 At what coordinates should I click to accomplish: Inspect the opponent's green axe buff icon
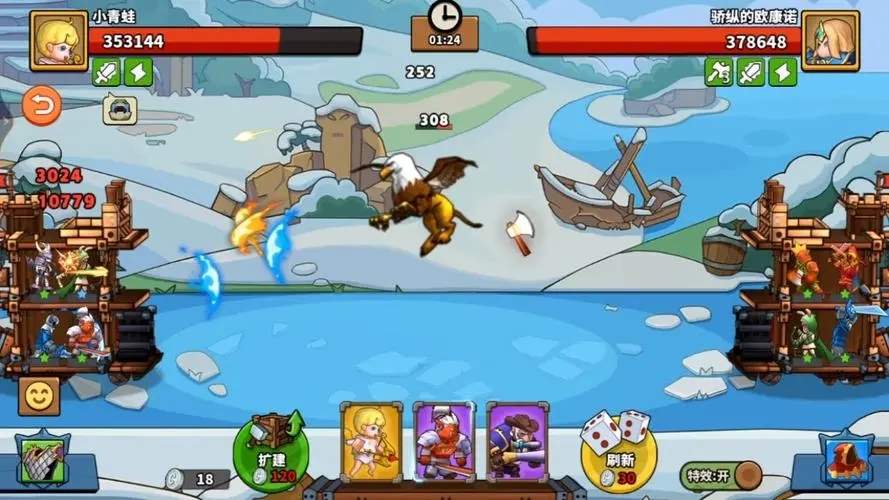[x=719, y=72]
